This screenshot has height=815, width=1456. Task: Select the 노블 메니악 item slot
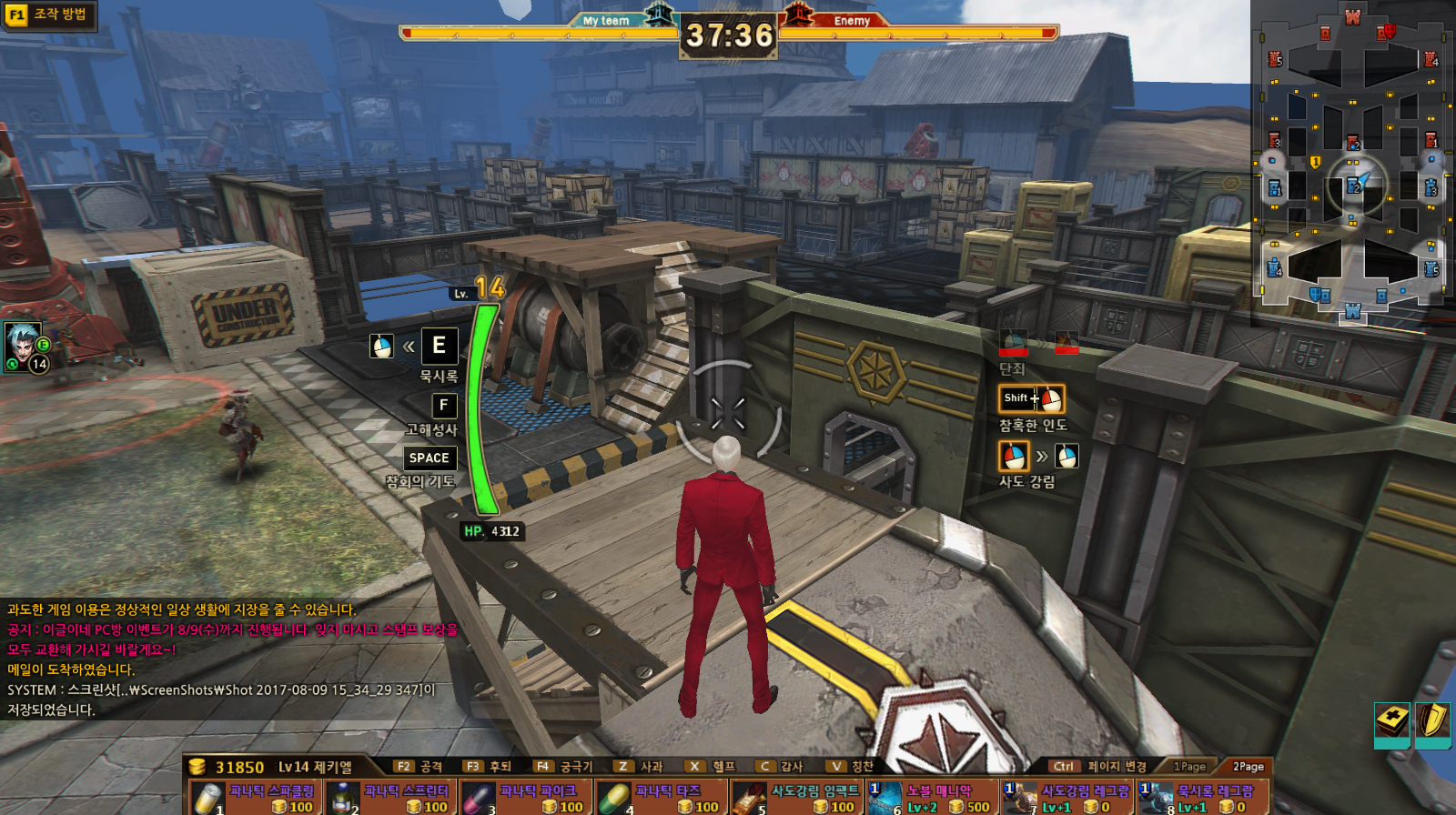(930, 798)
